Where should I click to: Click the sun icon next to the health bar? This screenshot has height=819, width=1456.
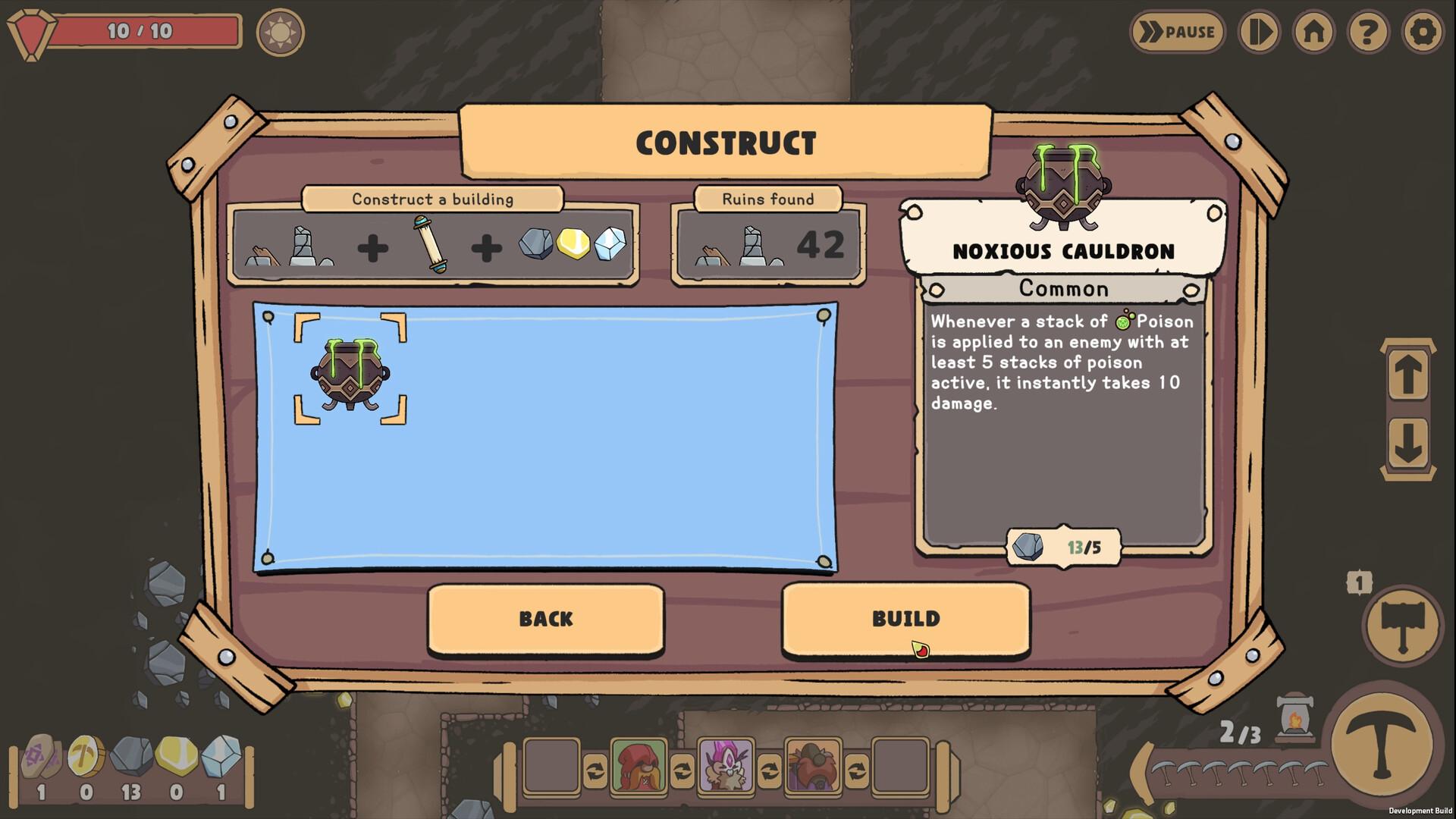(280, 32)
